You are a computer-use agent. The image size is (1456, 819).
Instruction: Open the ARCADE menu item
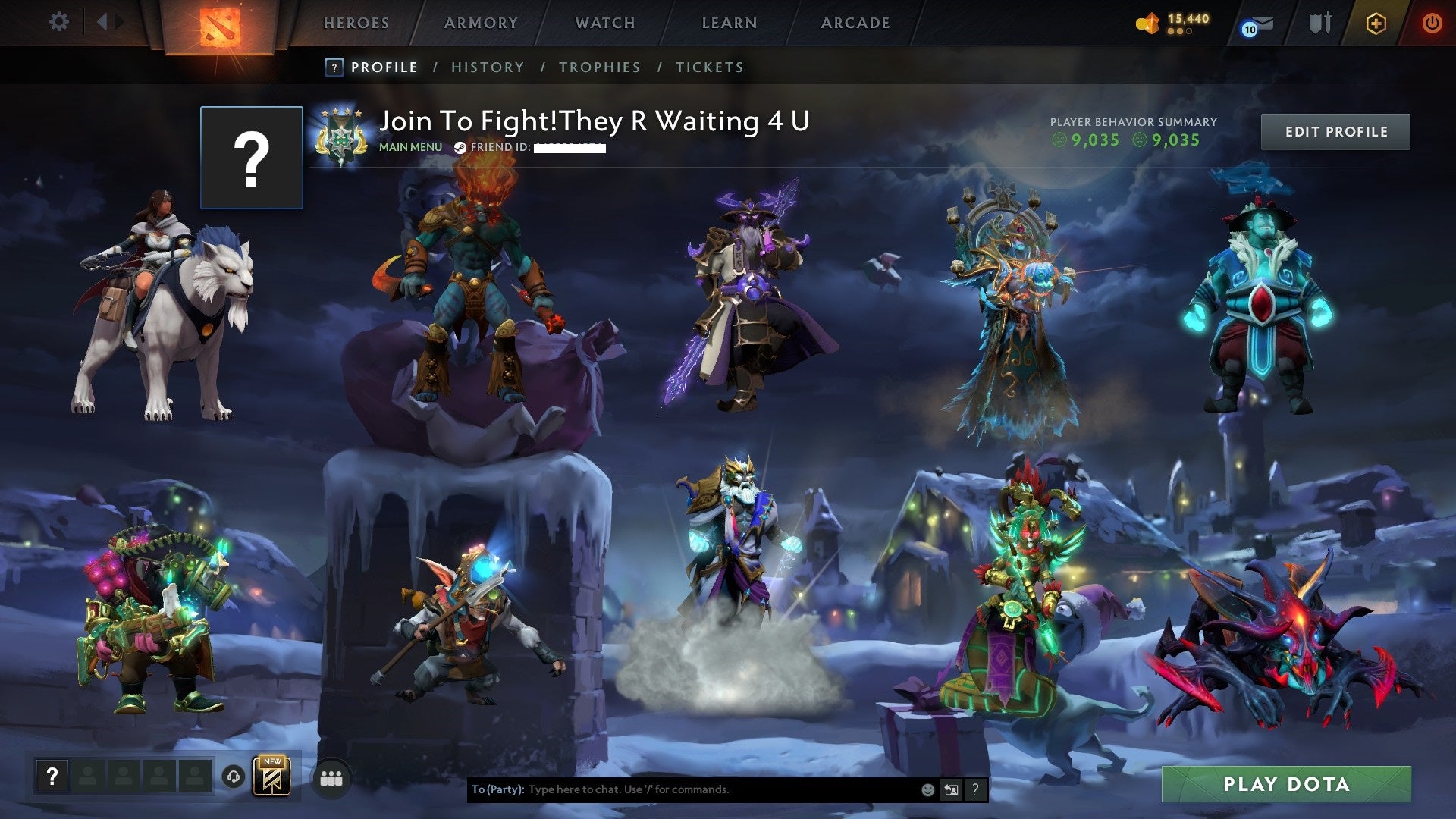coord(855,23)
